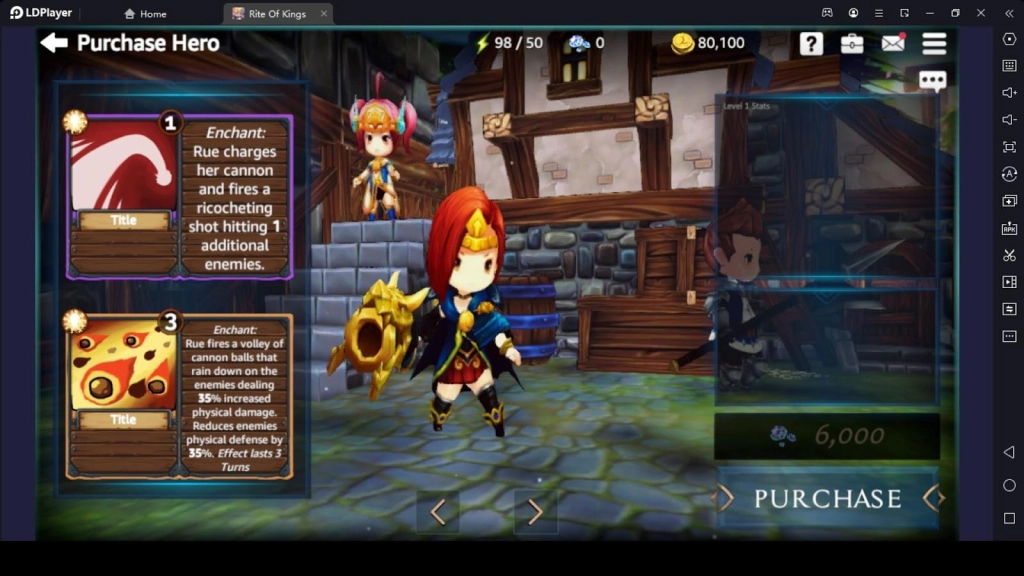Show the previous hero with left arrow
Screen dimensions: 1024x576
coord(437,512)
